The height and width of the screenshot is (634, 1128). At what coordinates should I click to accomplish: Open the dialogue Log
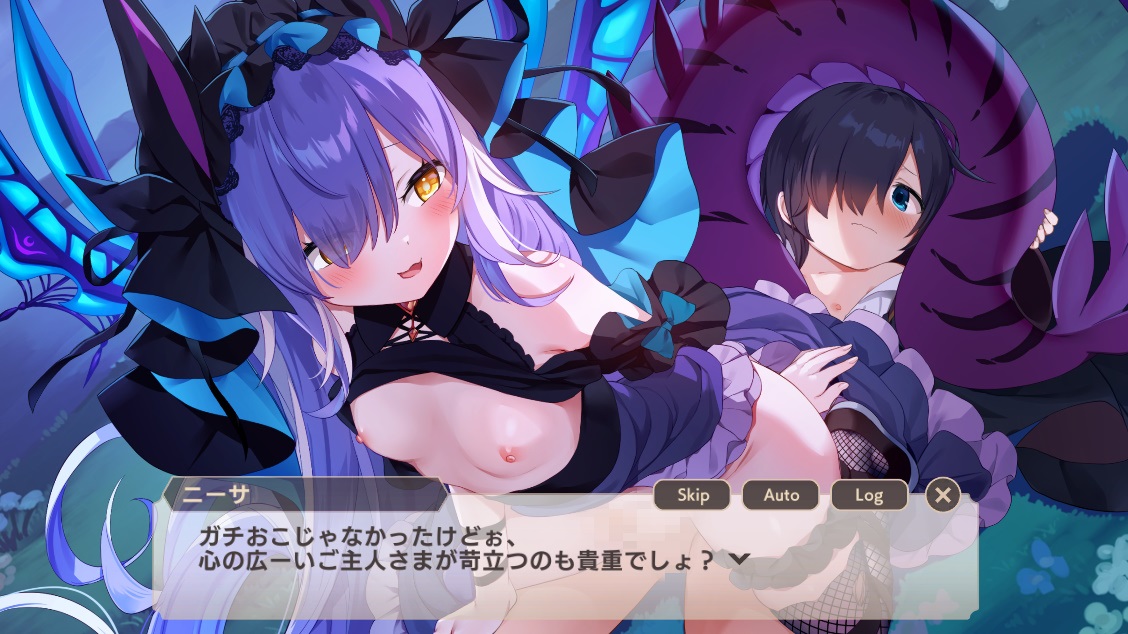click(x=869, y=495)
